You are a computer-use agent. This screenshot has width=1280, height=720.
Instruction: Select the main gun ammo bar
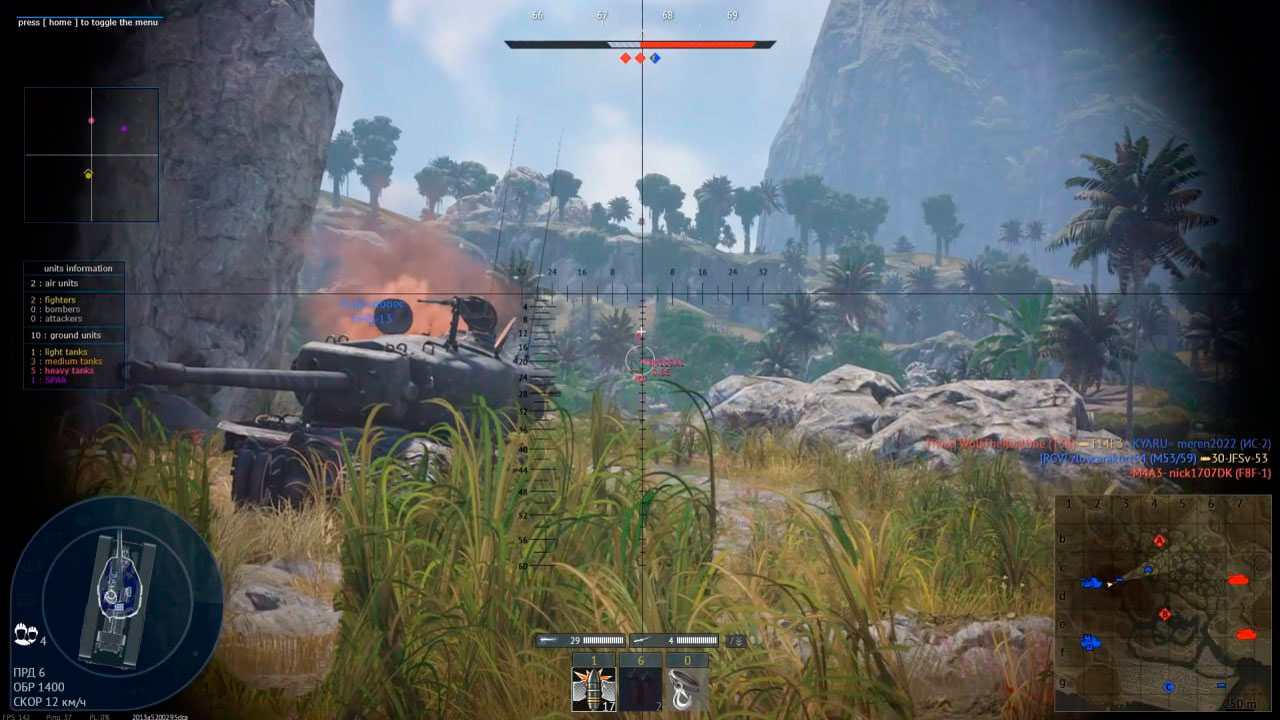point(581,640)
